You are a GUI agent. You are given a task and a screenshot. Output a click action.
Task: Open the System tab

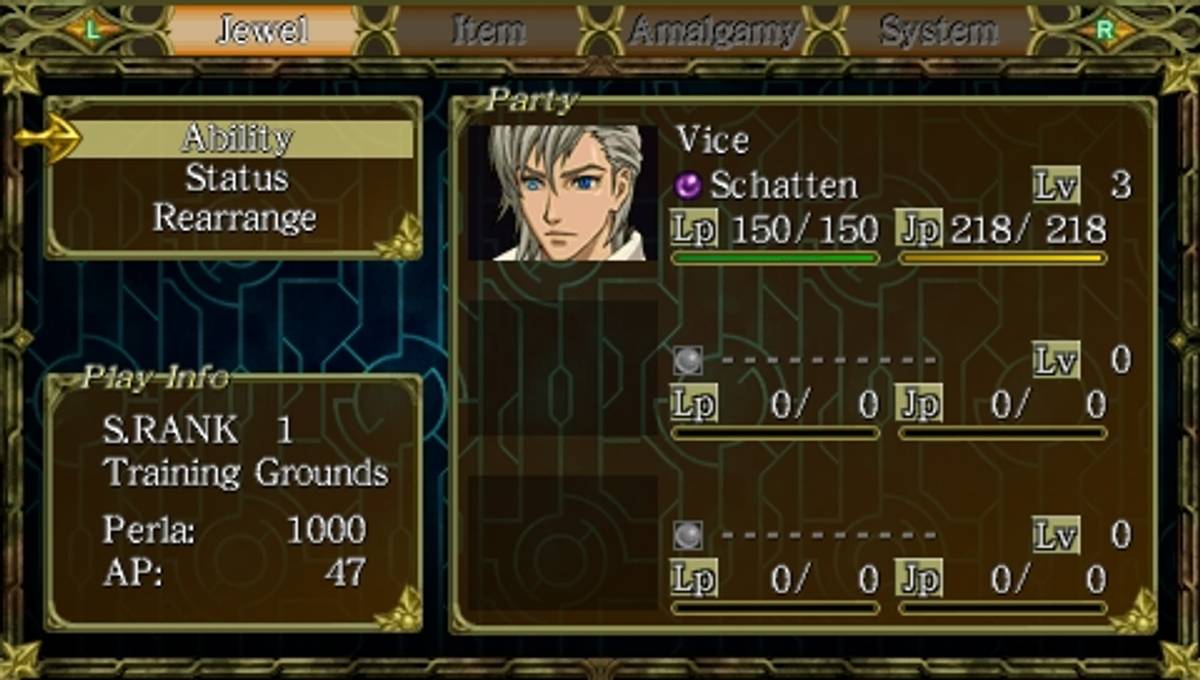pyautogui.click(x=938, y=31)
